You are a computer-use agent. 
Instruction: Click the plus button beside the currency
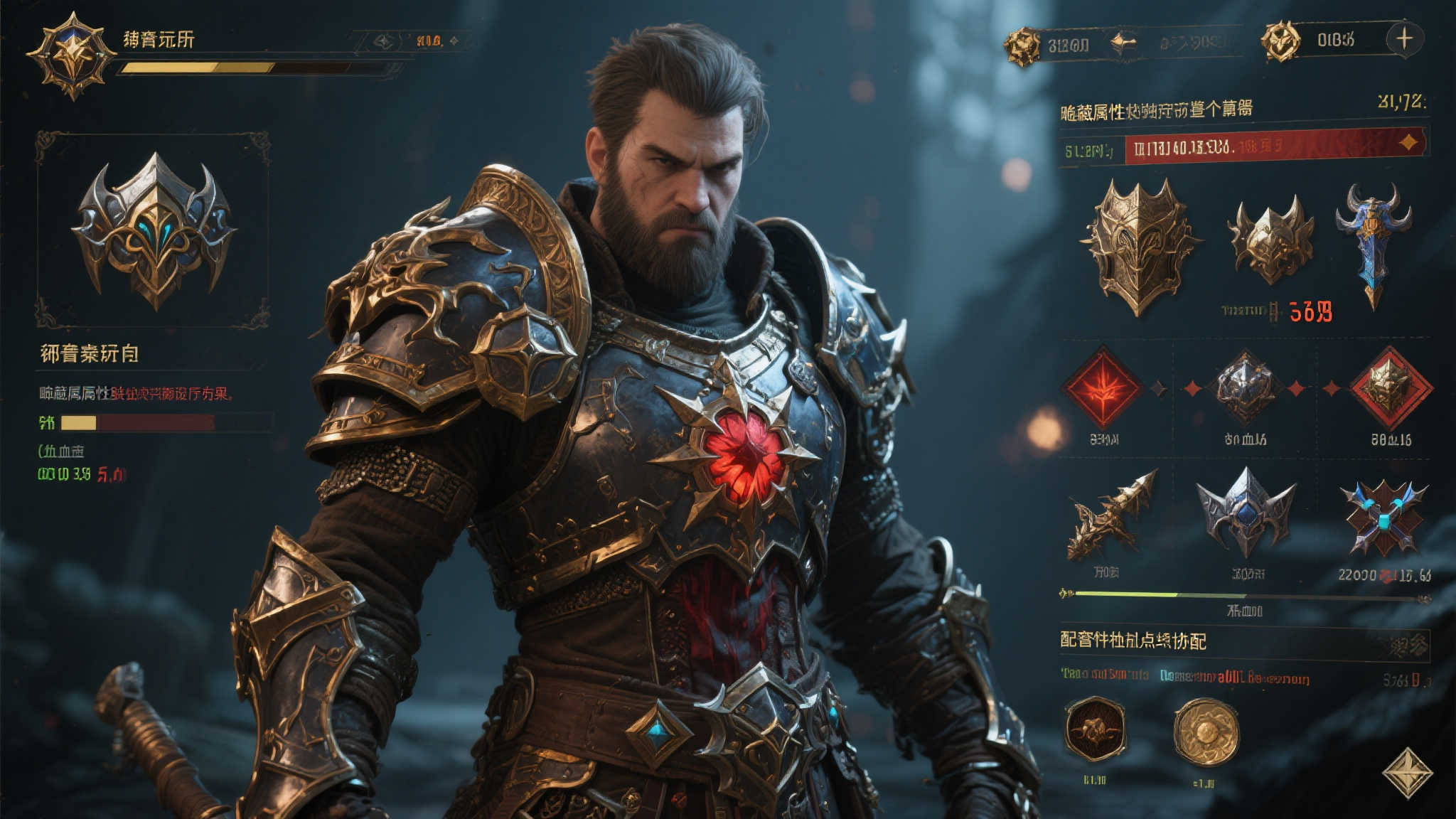(1404, 38)
